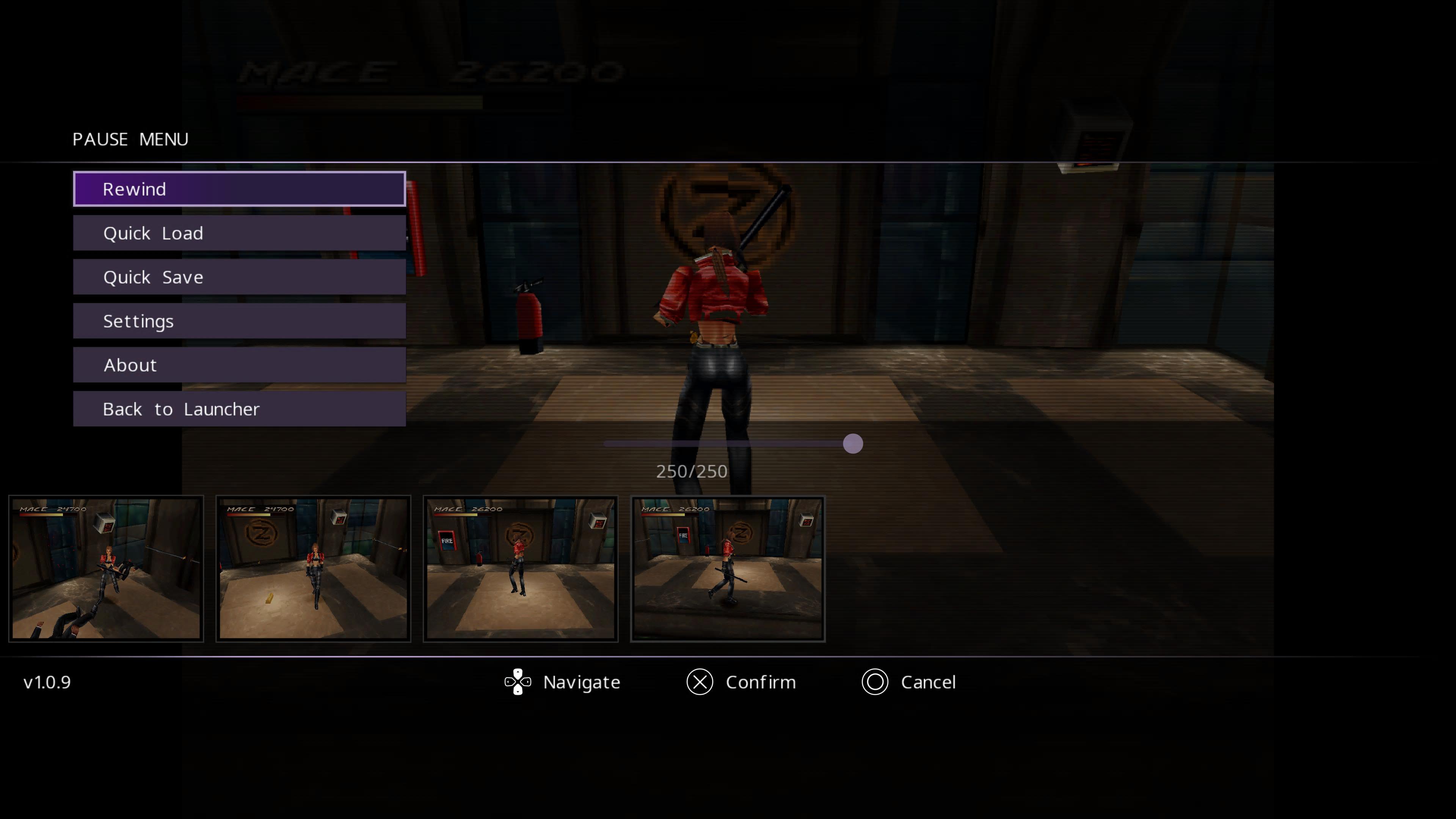Viewport: 1456px width, 819px height.
Task: Open the Settings menu entry
Action: [x=239, y=321]
